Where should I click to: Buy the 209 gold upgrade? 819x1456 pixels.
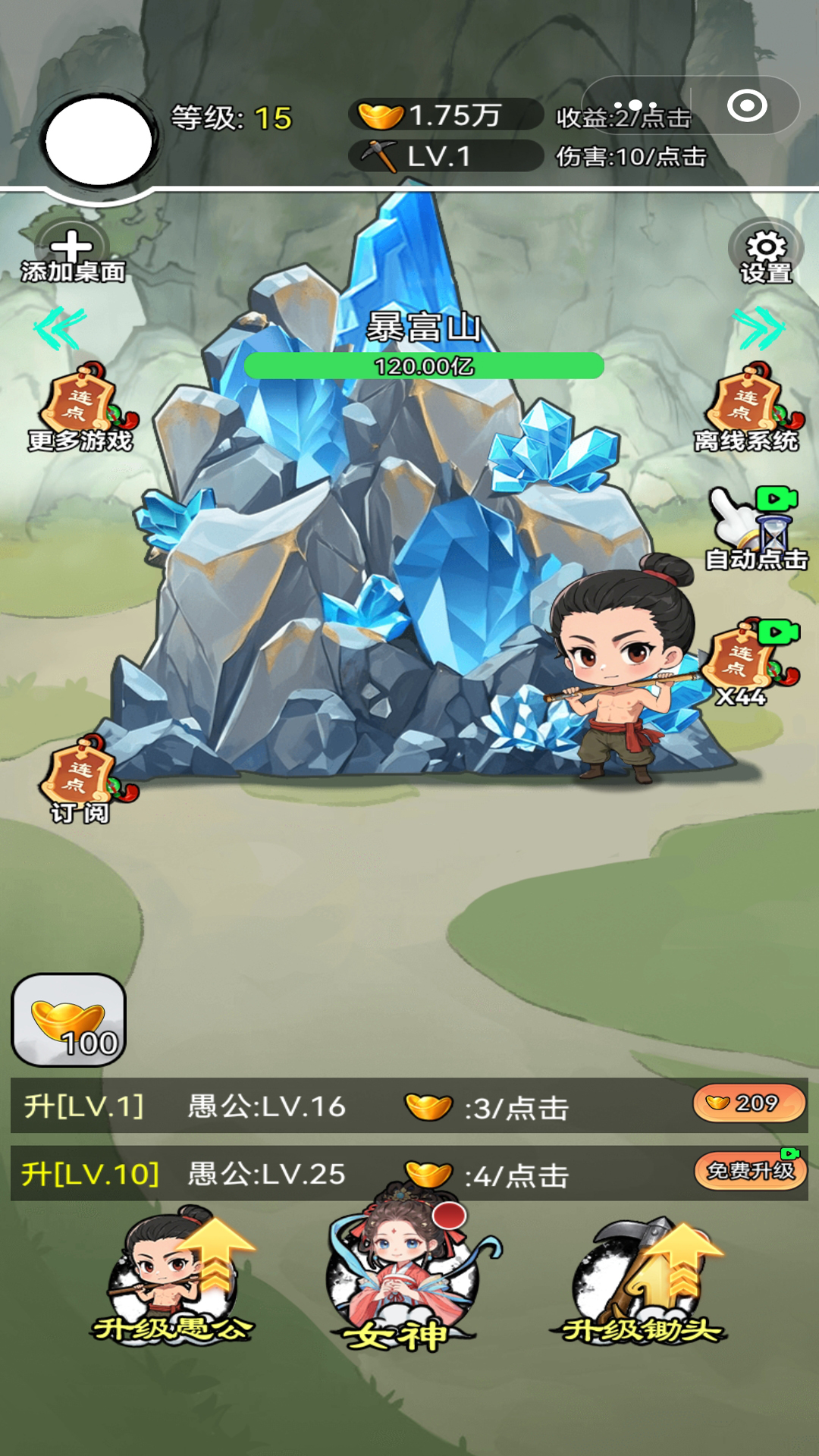pyautogui.click(x=748, y=1103)
